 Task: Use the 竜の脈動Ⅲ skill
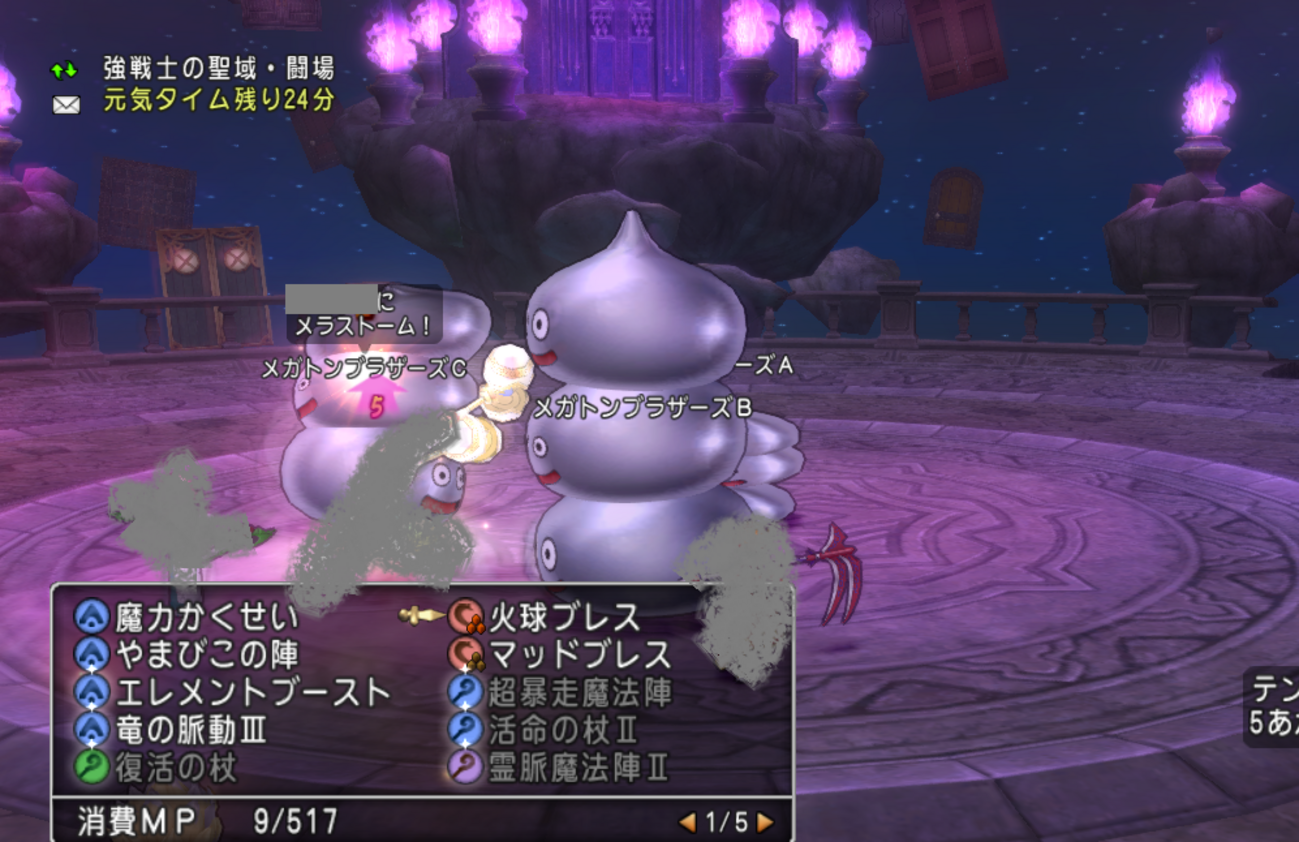pyautogui.click(x=191, y=730)
